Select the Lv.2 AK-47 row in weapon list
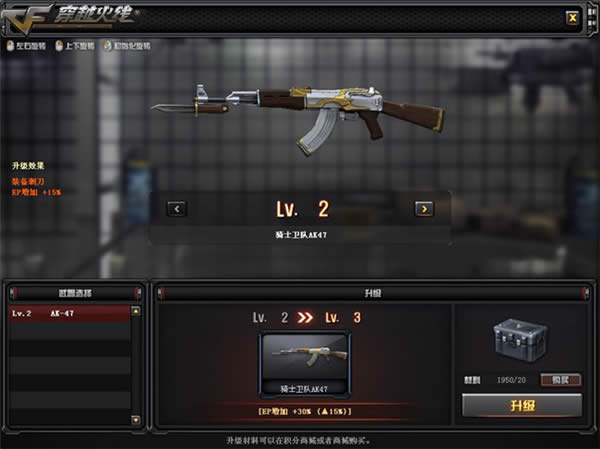This screenshot has width=600, height=449. tap(68, 314)
